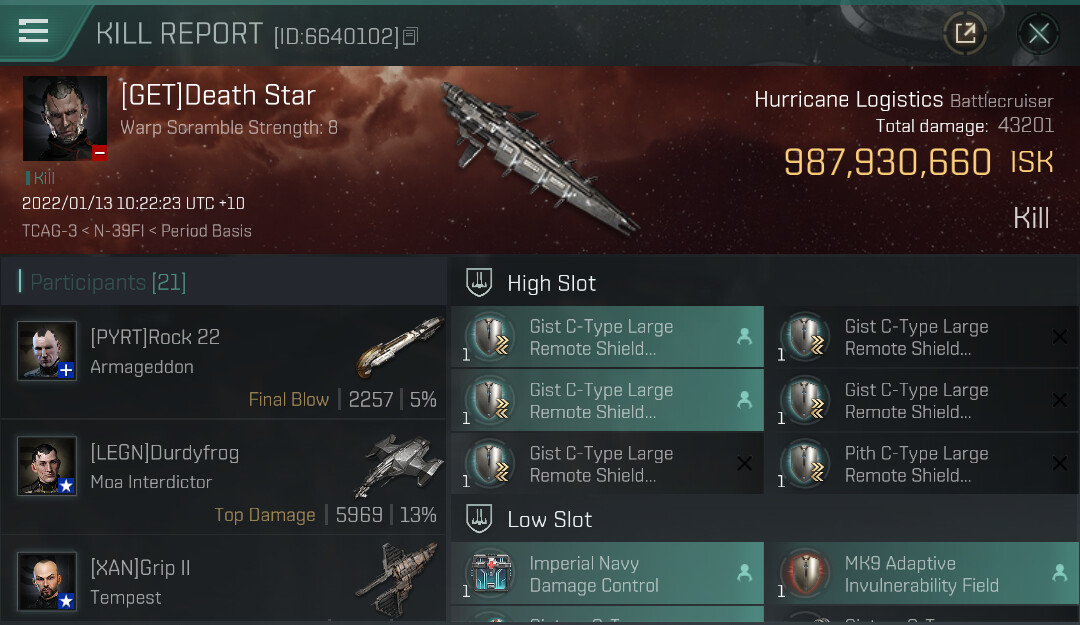Viewport: 1080px width, 625px height.
Task: Share the kill report externally
Action: click(x=965, y=34)
